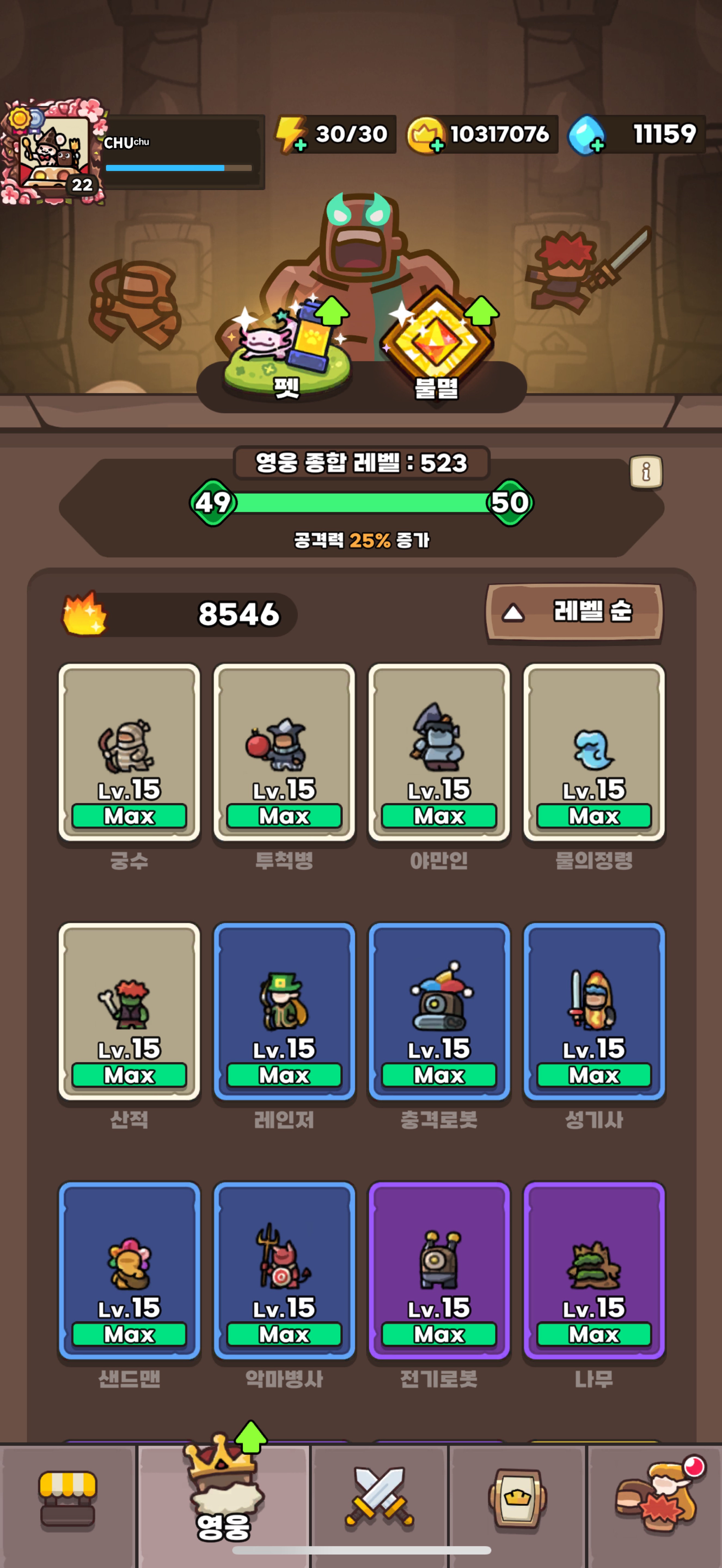The image size is (722, 1568).
Task: Open the 충격로봇 hero card
Action: (x=439, y=1012)
